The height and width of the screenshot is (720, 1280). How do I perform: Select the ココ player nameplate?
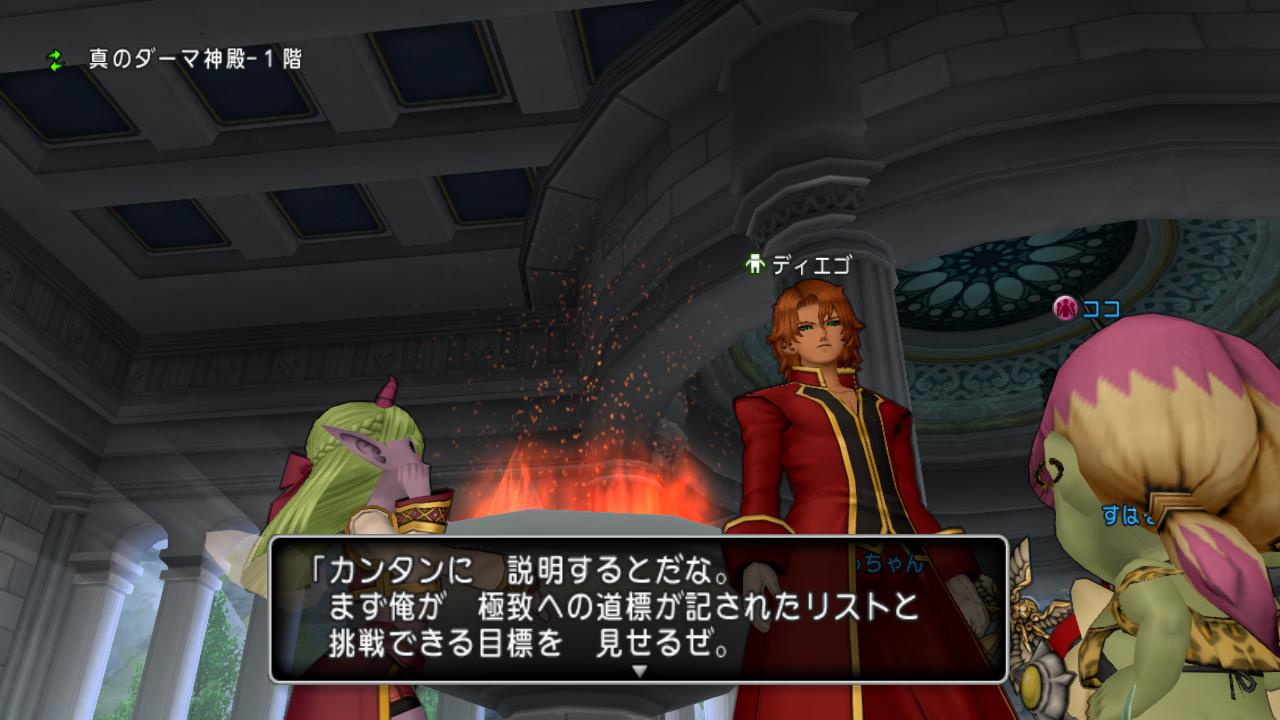[x=1088, y=309]
